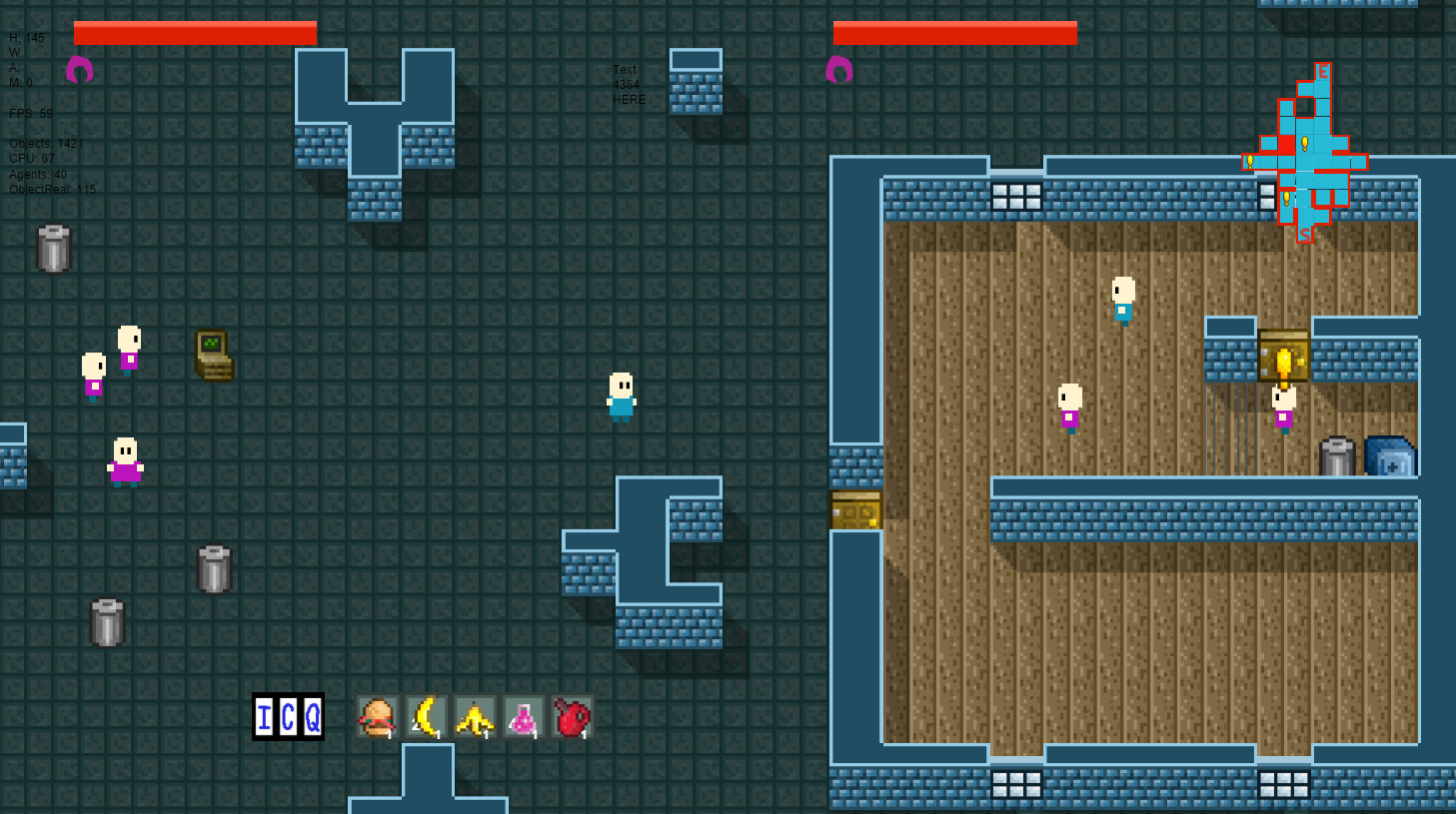Select the red heart item in the hotbar
This screenshot has height=814, width=1456.
(571, 716)
